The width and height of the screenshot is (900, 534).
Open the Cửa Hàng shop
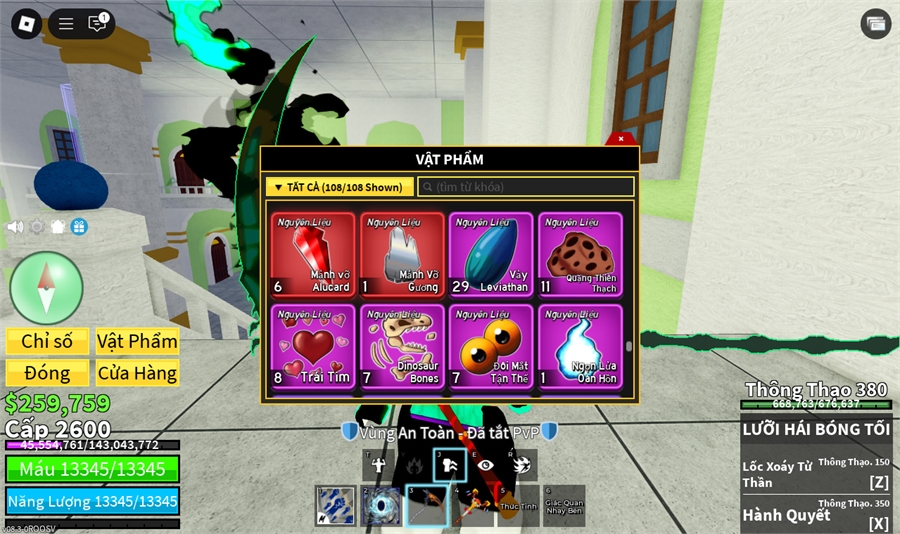[x=137, y=373]
